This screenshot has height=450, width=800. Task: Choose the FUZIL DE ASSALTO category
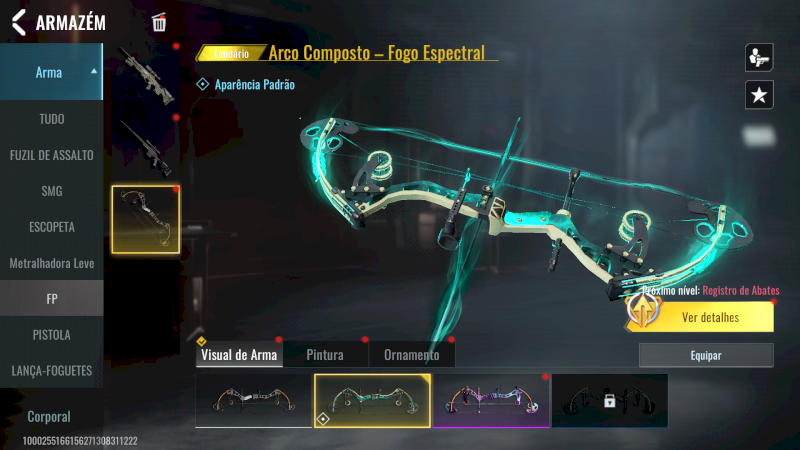51,155
